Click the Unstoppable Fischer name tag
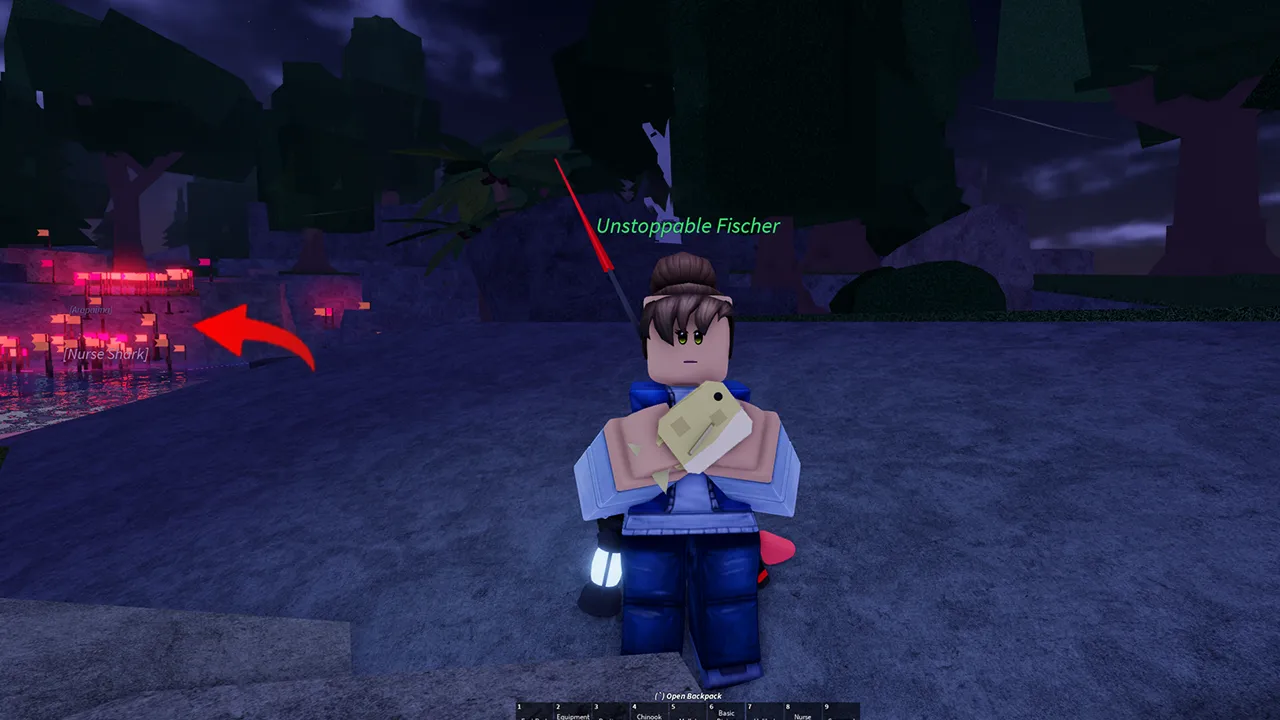This screenshot has height=720, width=1280. pyautogui.click(x=688, y=226)
